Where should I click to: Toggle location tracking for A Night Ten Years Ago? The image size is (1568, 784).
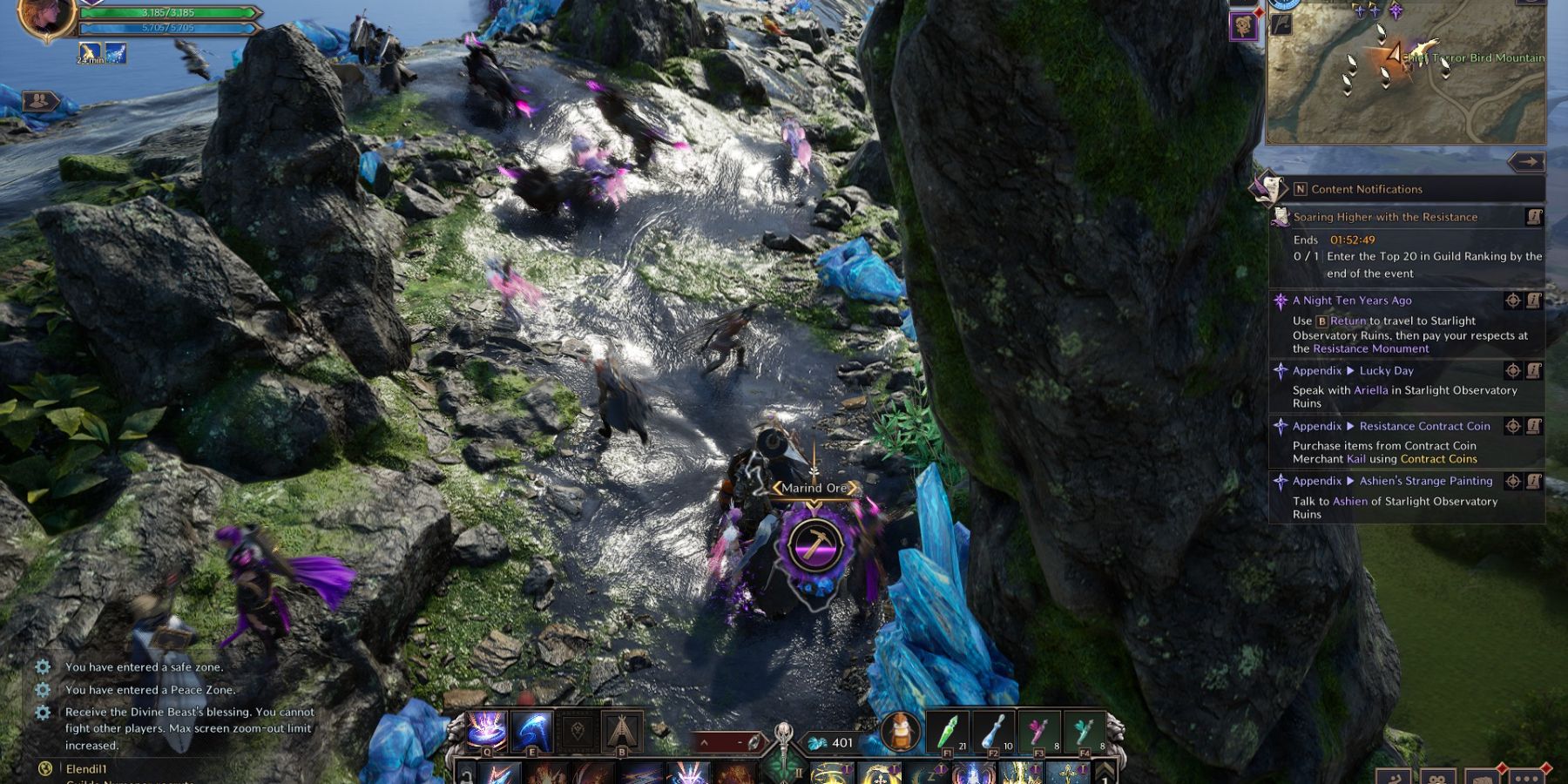click(1514, 300)
